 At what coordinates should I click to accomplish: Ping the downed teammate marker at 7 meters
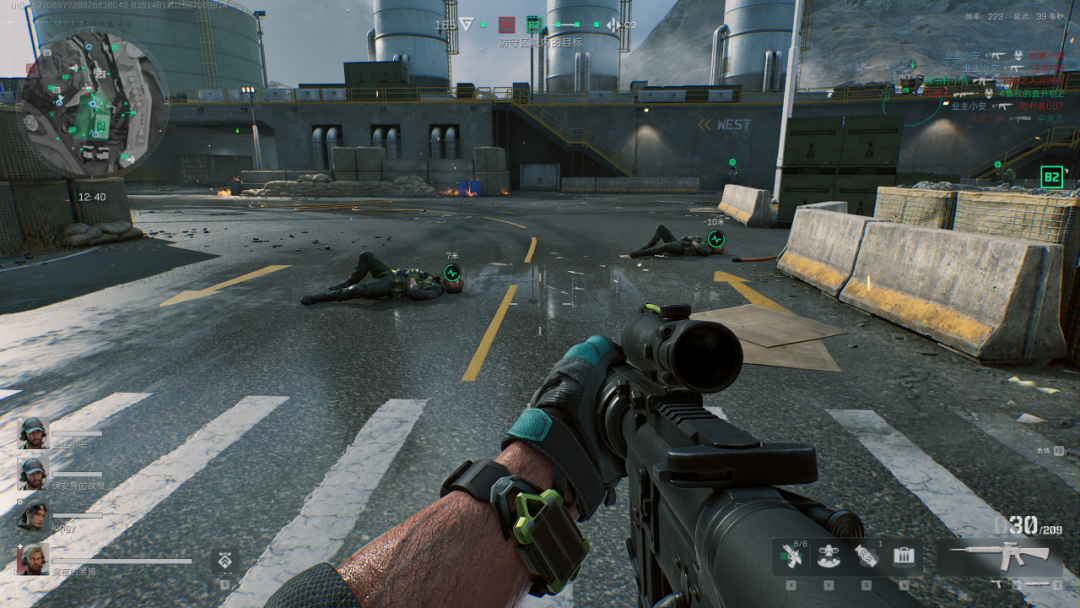[x=452, y=272]
